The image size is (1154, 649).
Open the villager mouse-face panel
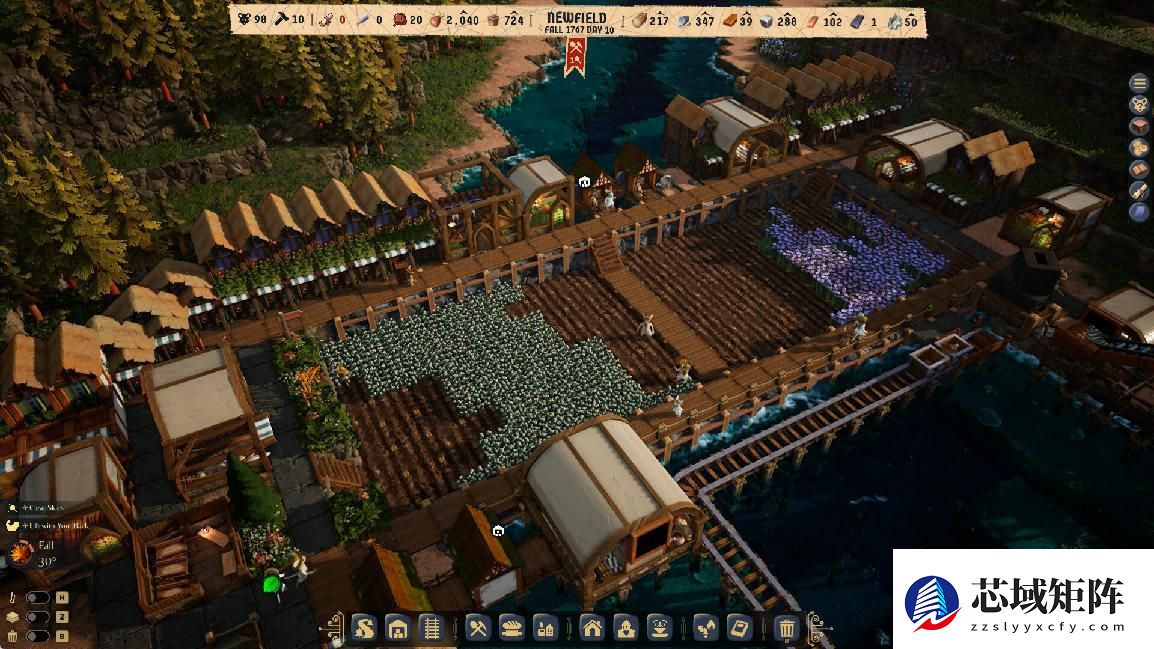tap(1138, 104)
